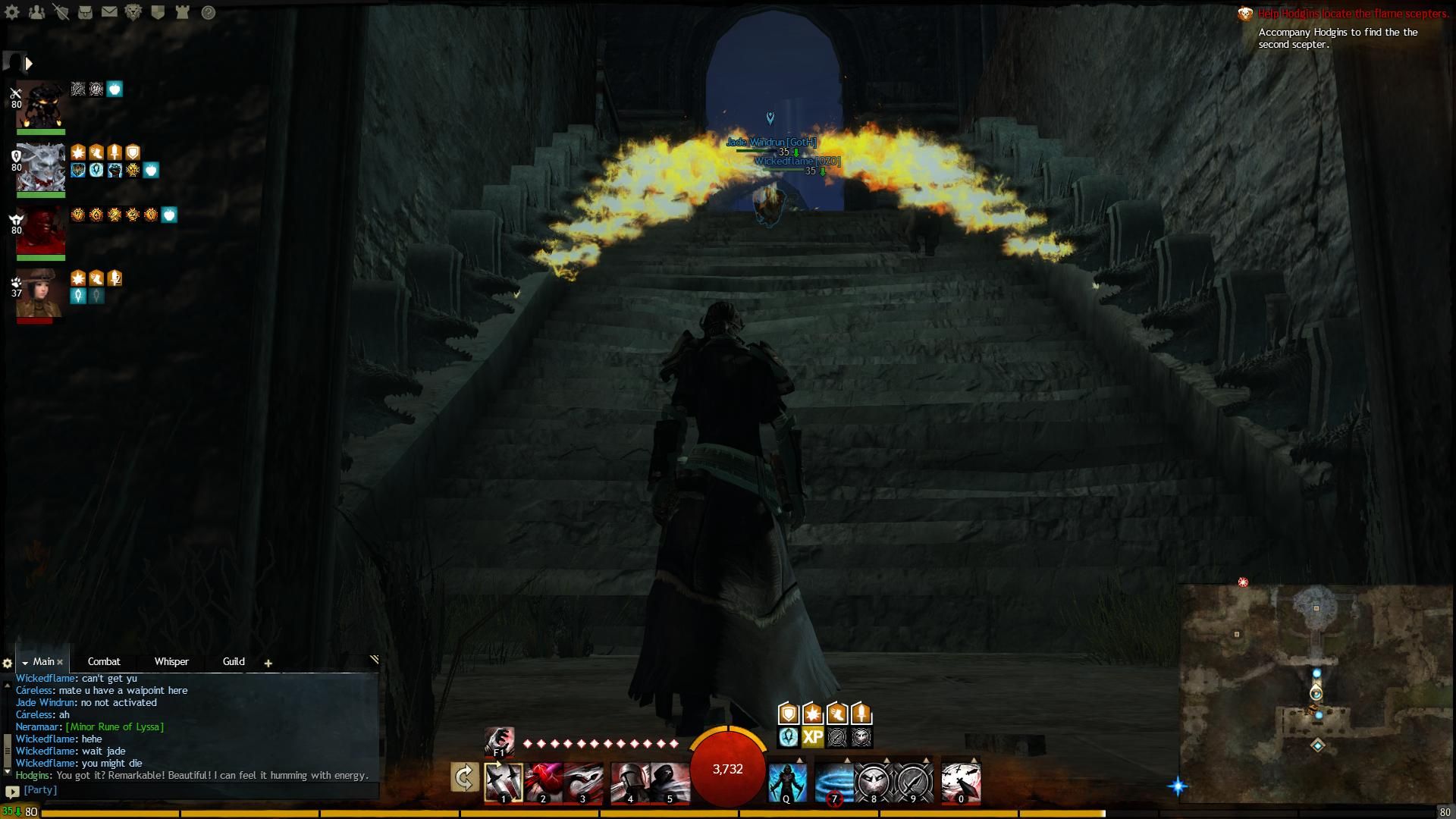Activate the Steal F1 skill
This screenshot has width=1456, height=819.
click(x=499, y=742)
